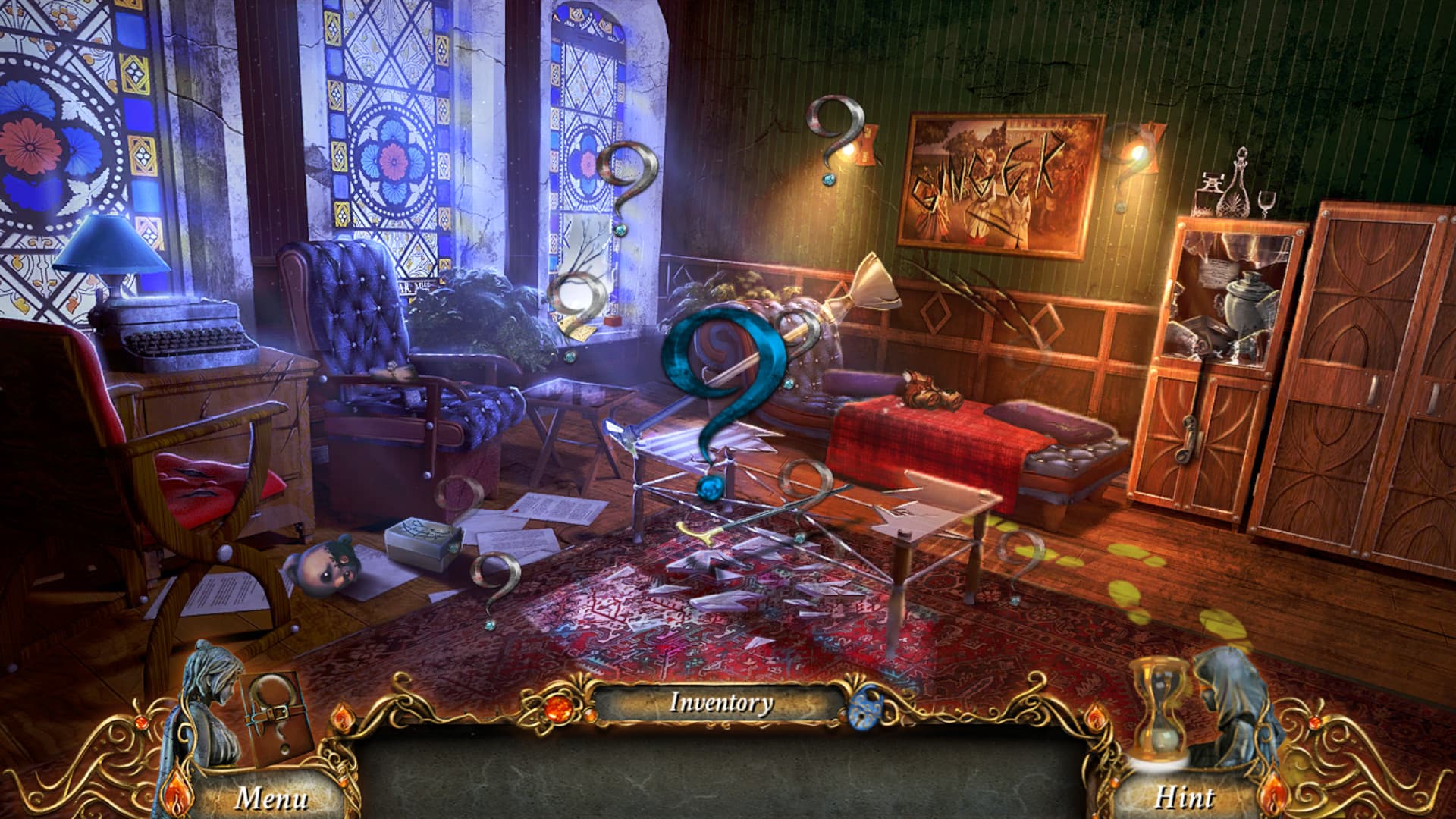The height and width of the screenshot is (819, 1456).
Task: Open the Inventory tab
Action: (720, 704)
